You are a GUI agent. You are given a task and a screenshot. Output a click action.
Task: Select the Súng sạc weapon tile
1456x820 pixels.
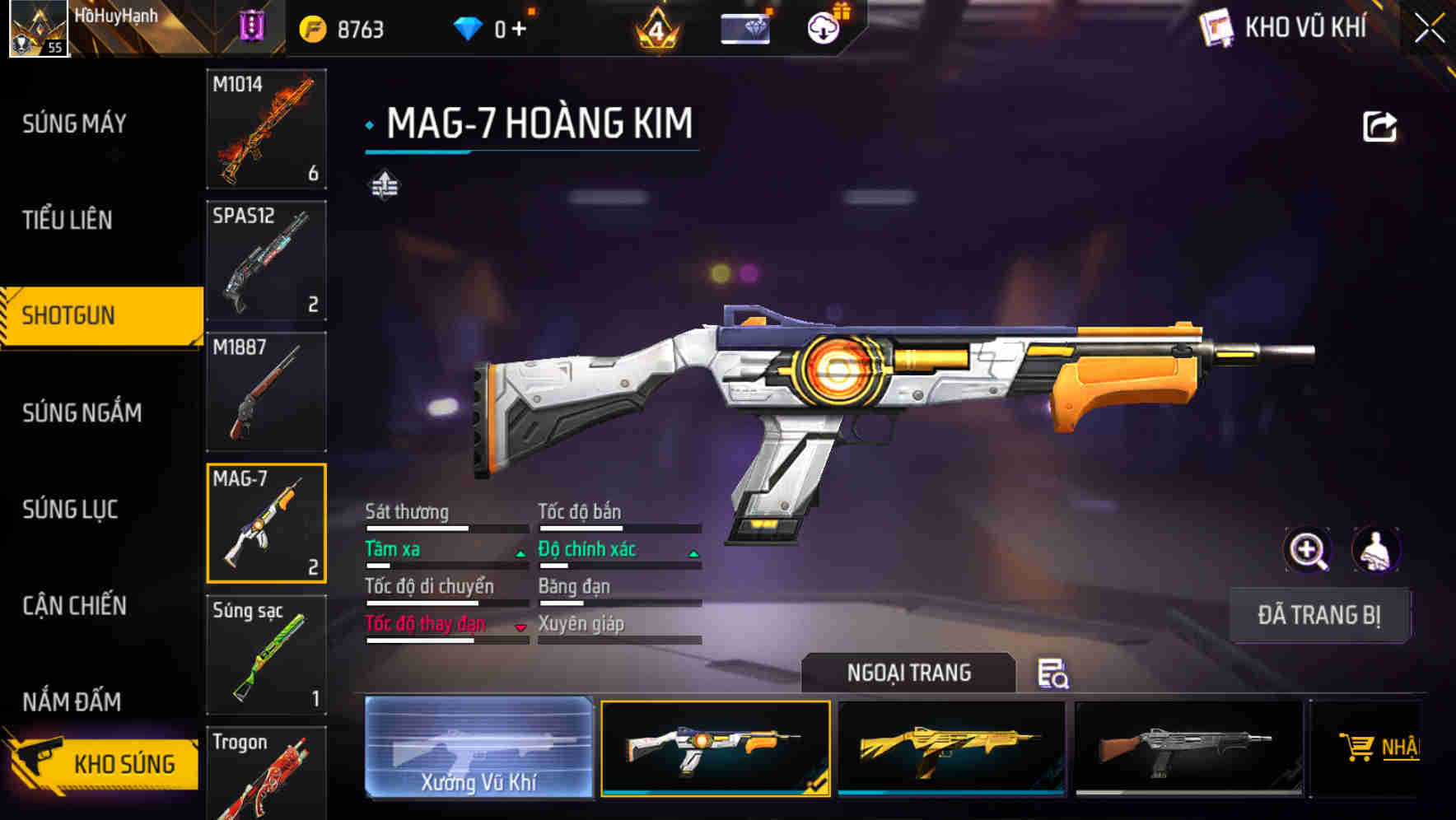266,655
